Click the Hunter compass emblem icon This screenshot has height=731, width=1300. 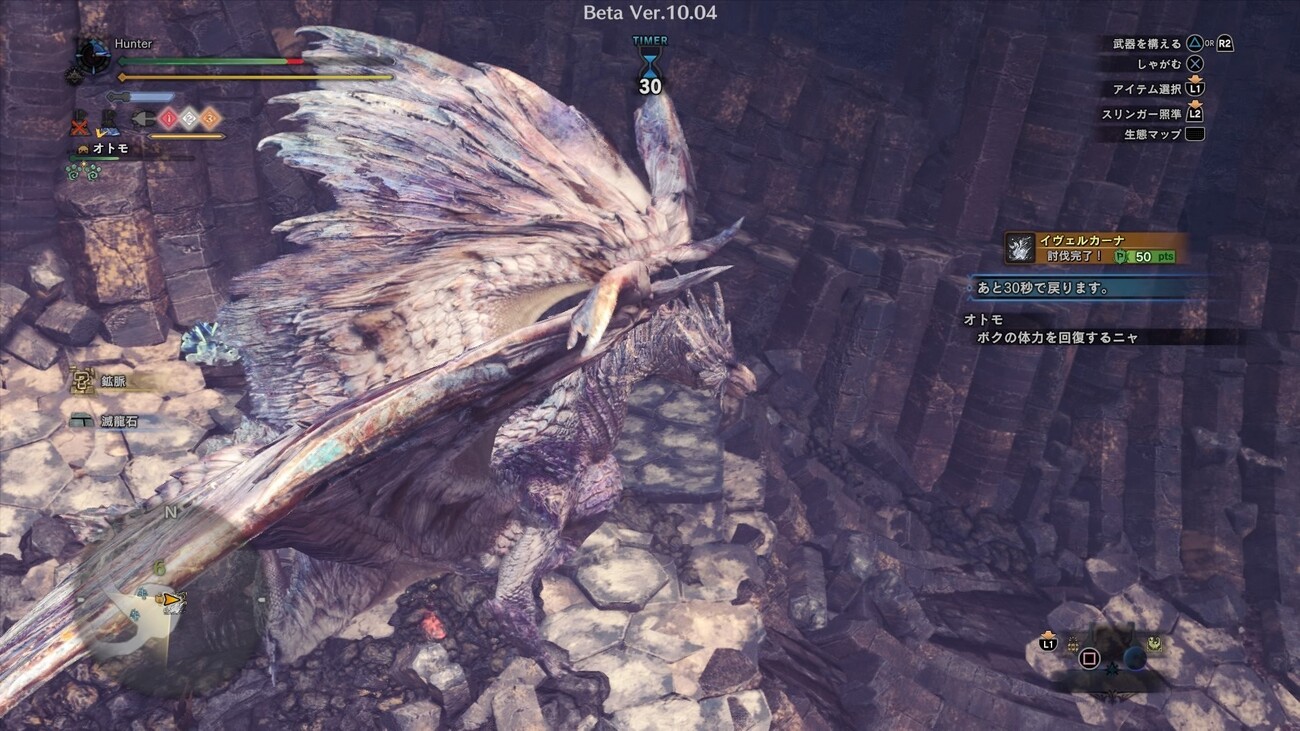coord(93,55)
